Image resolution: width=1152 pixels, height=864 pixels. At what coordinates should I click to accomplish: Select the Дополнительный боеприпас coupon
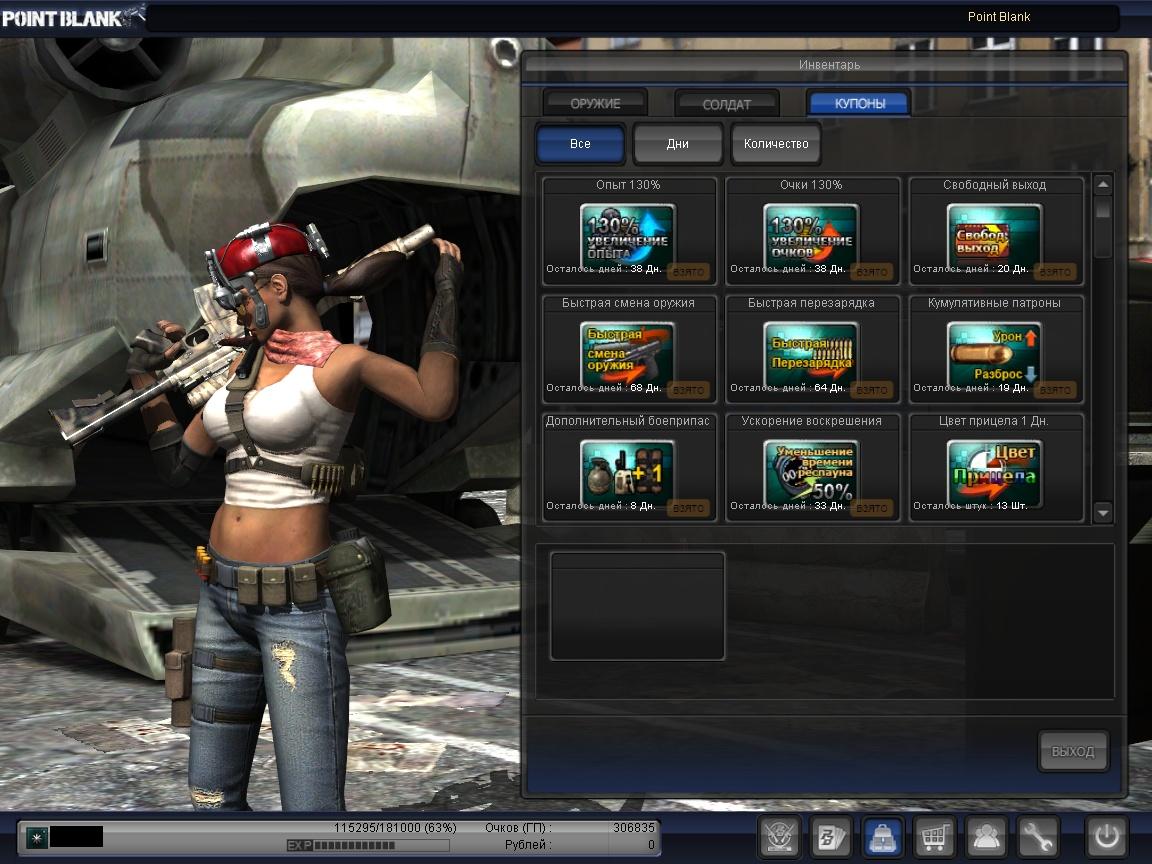tap(628, 472)
